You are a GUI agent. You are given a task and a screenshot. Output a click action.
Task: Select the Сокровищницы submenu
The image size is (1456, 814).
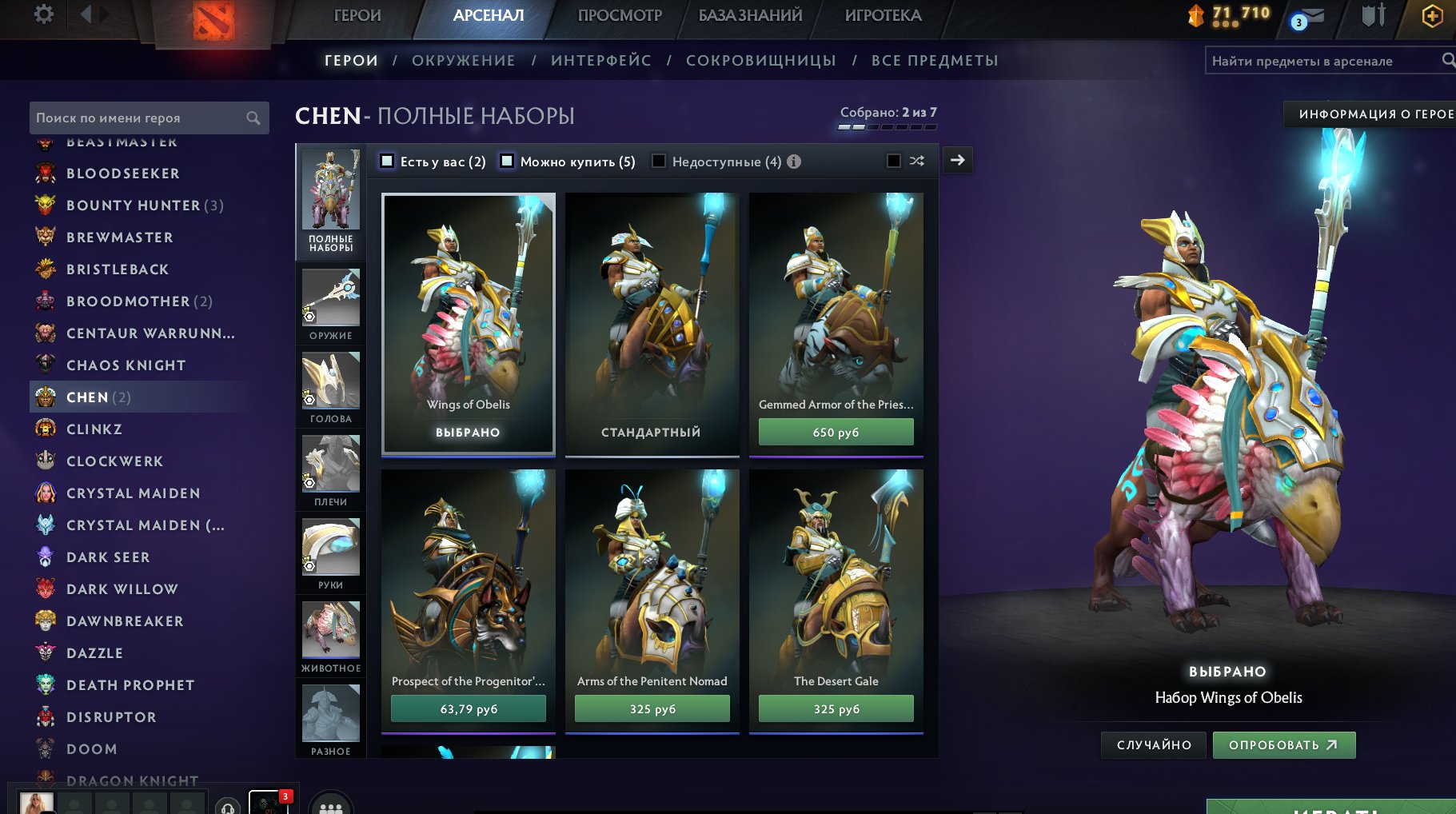[x=760, y=61]
